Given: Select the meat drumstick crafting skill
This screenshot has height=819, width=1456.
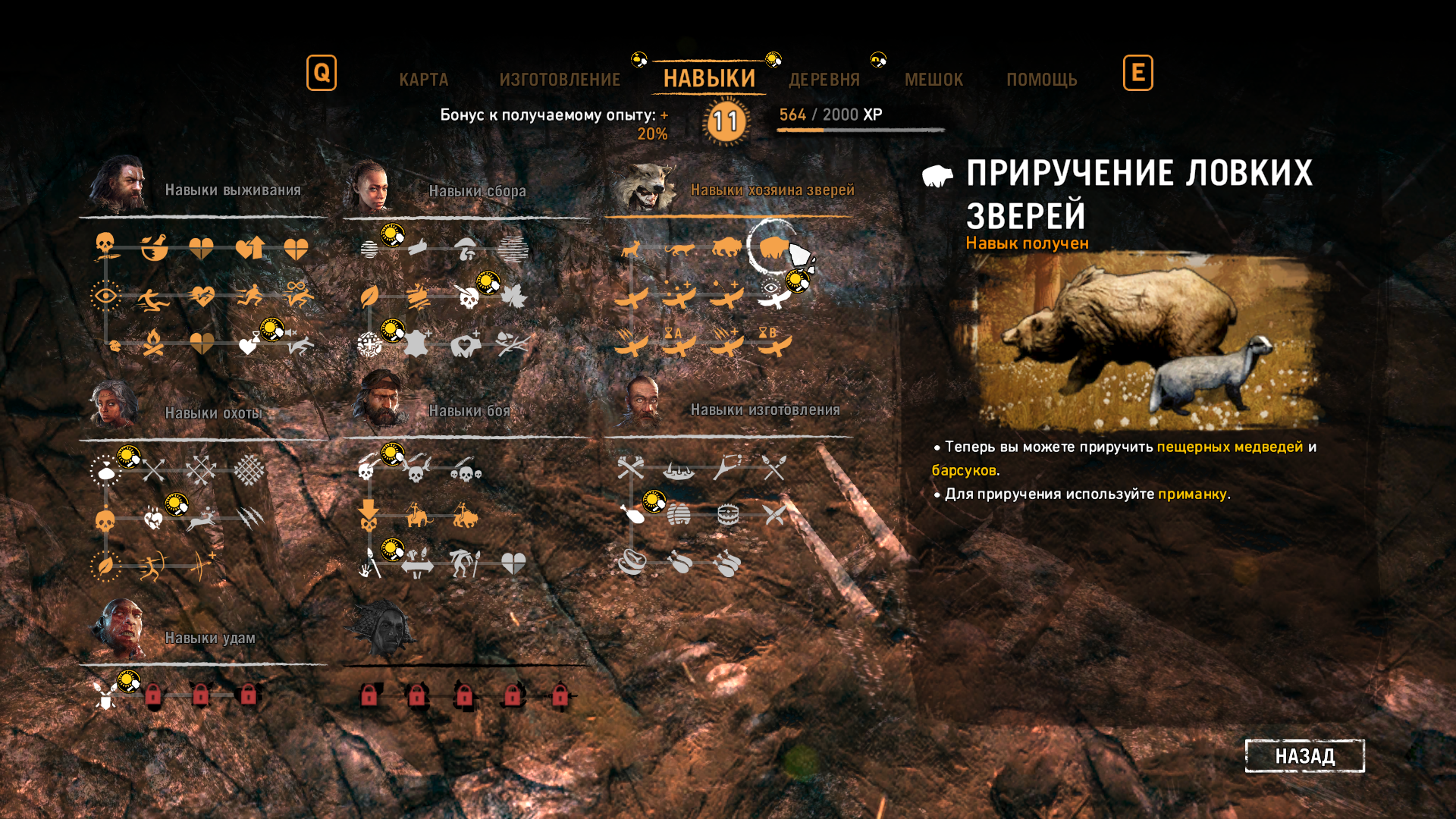Looking at the screenshot, I should click(x=632, y=516).
